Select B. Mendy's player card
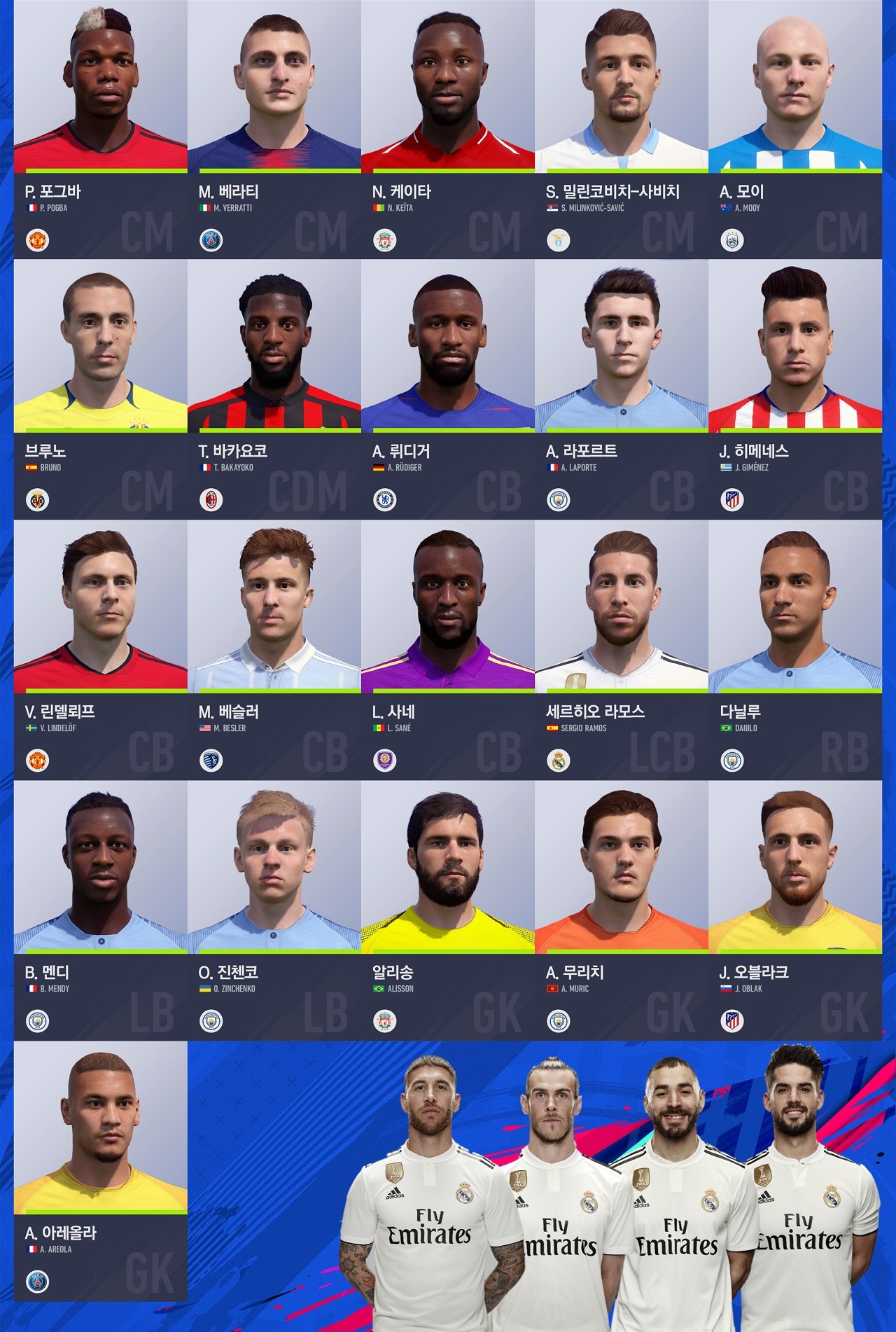Screen dimensions: 896x1332 (x=100, y=910)
